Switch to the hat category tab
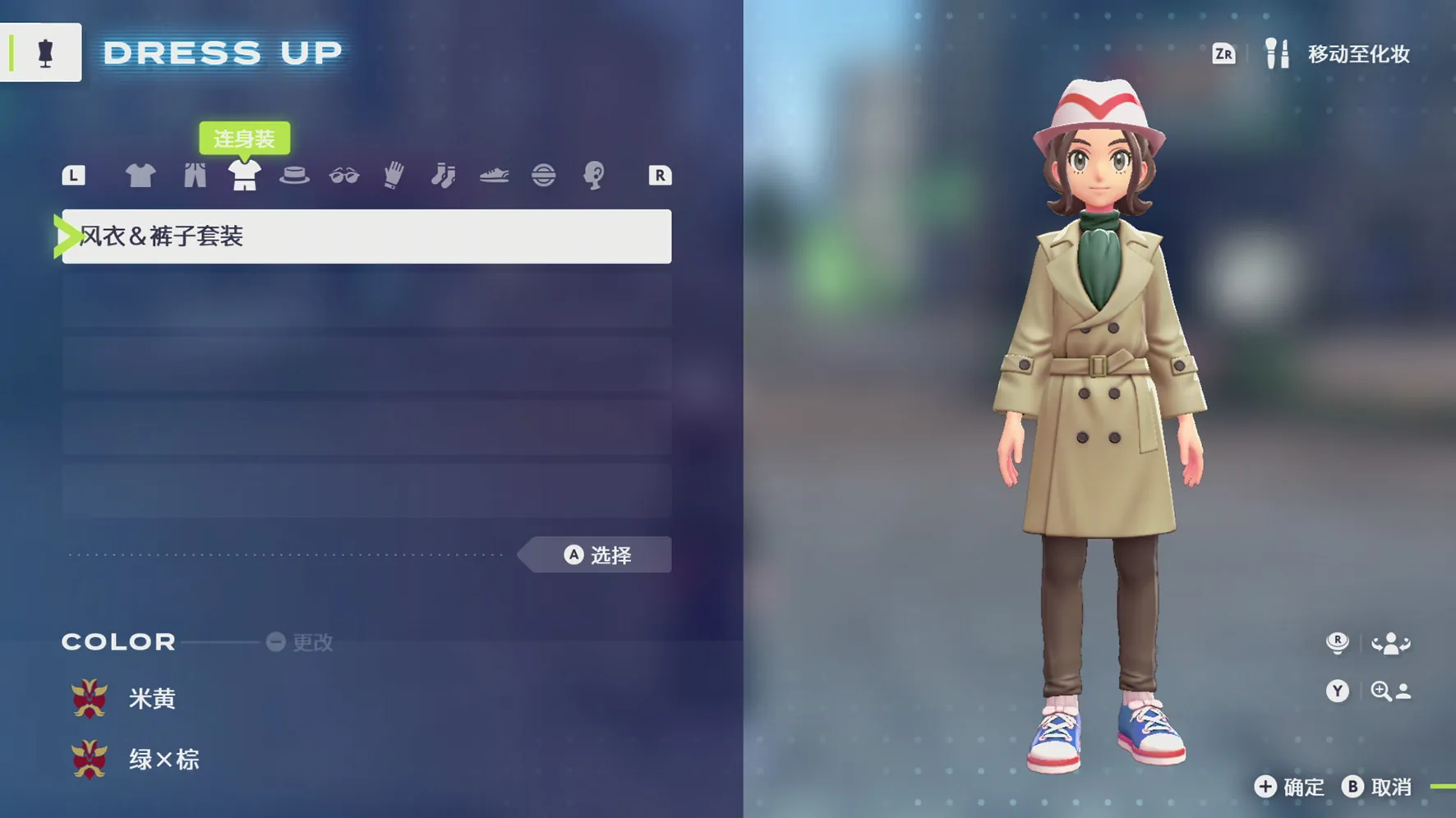 [294, 175]
